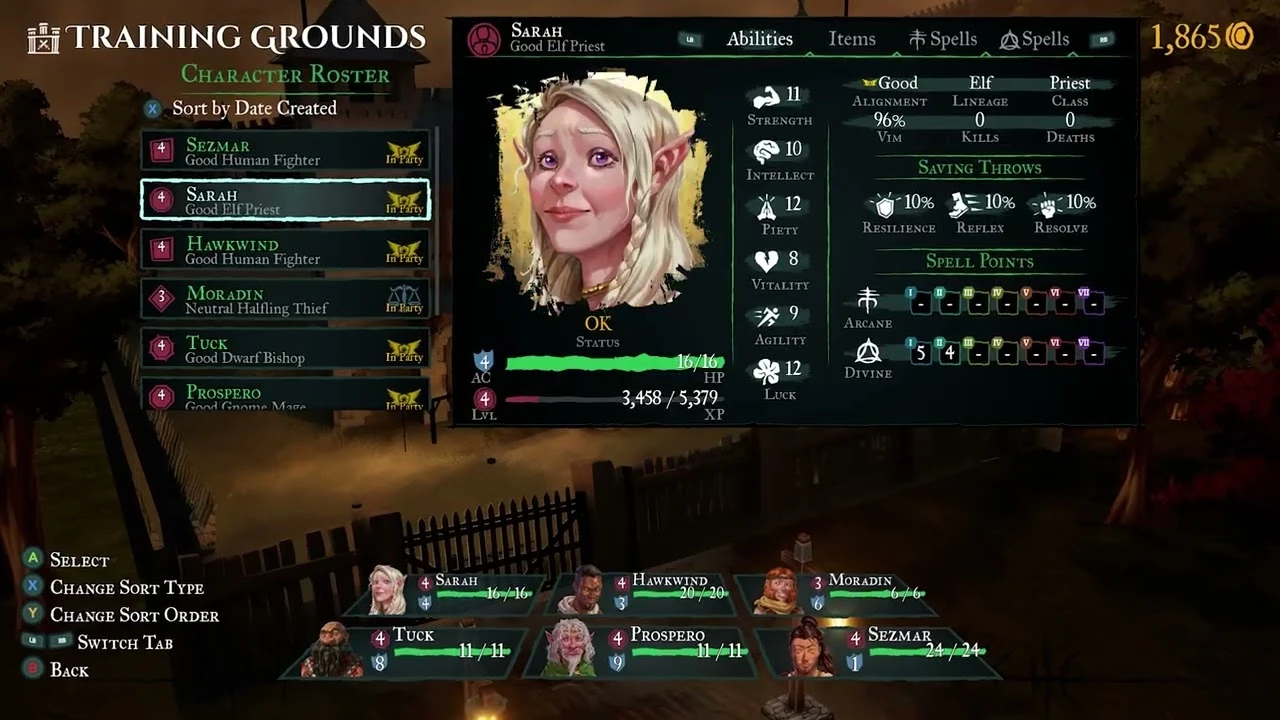Image resolution: width=1280 pixels, height=720 pixels.
Task: Toggle Moradin's In Party status
Action: click(x=404, y=300)
